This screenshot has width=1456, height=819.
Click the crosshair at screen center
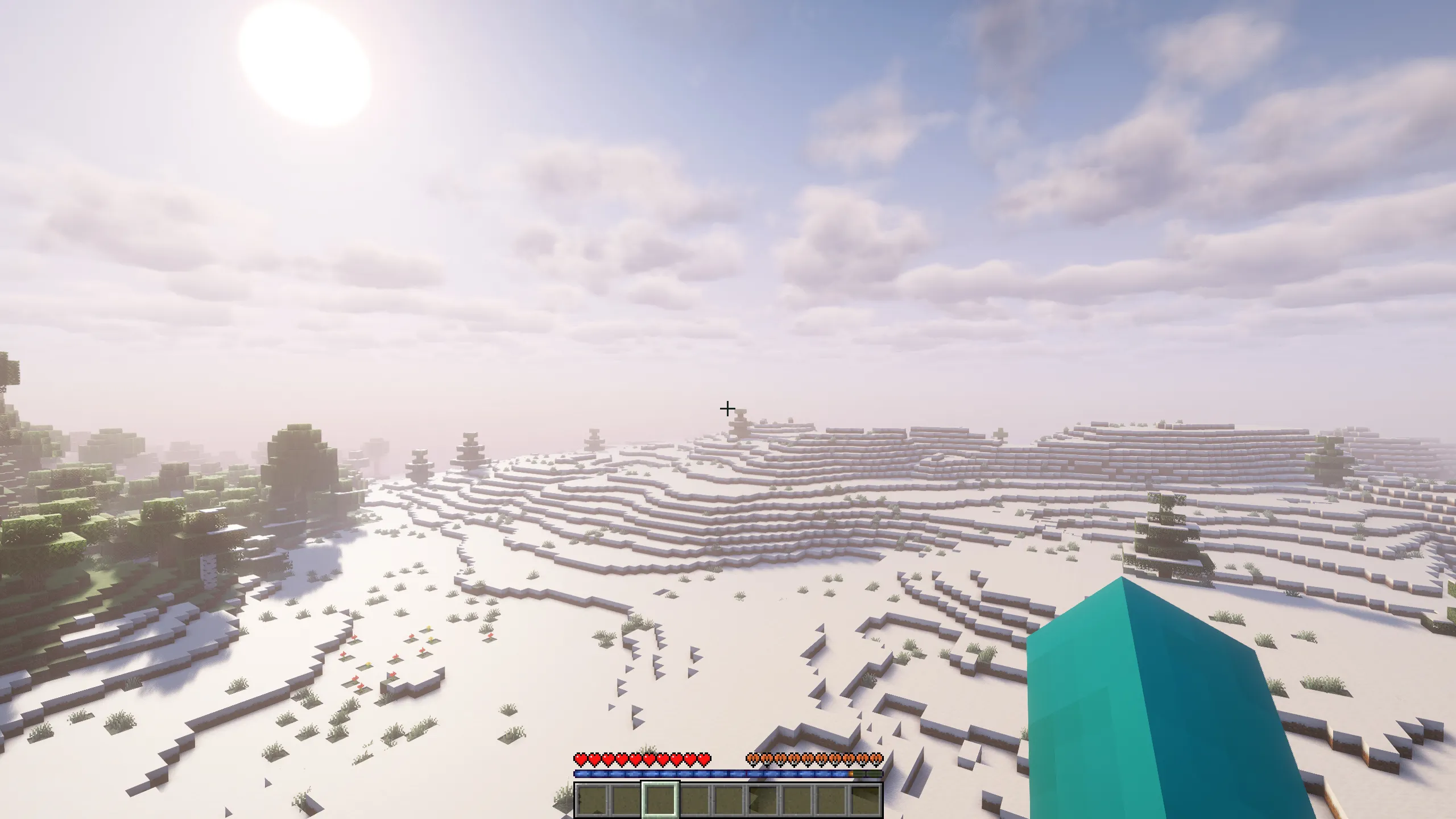click(x=729, y=408)
